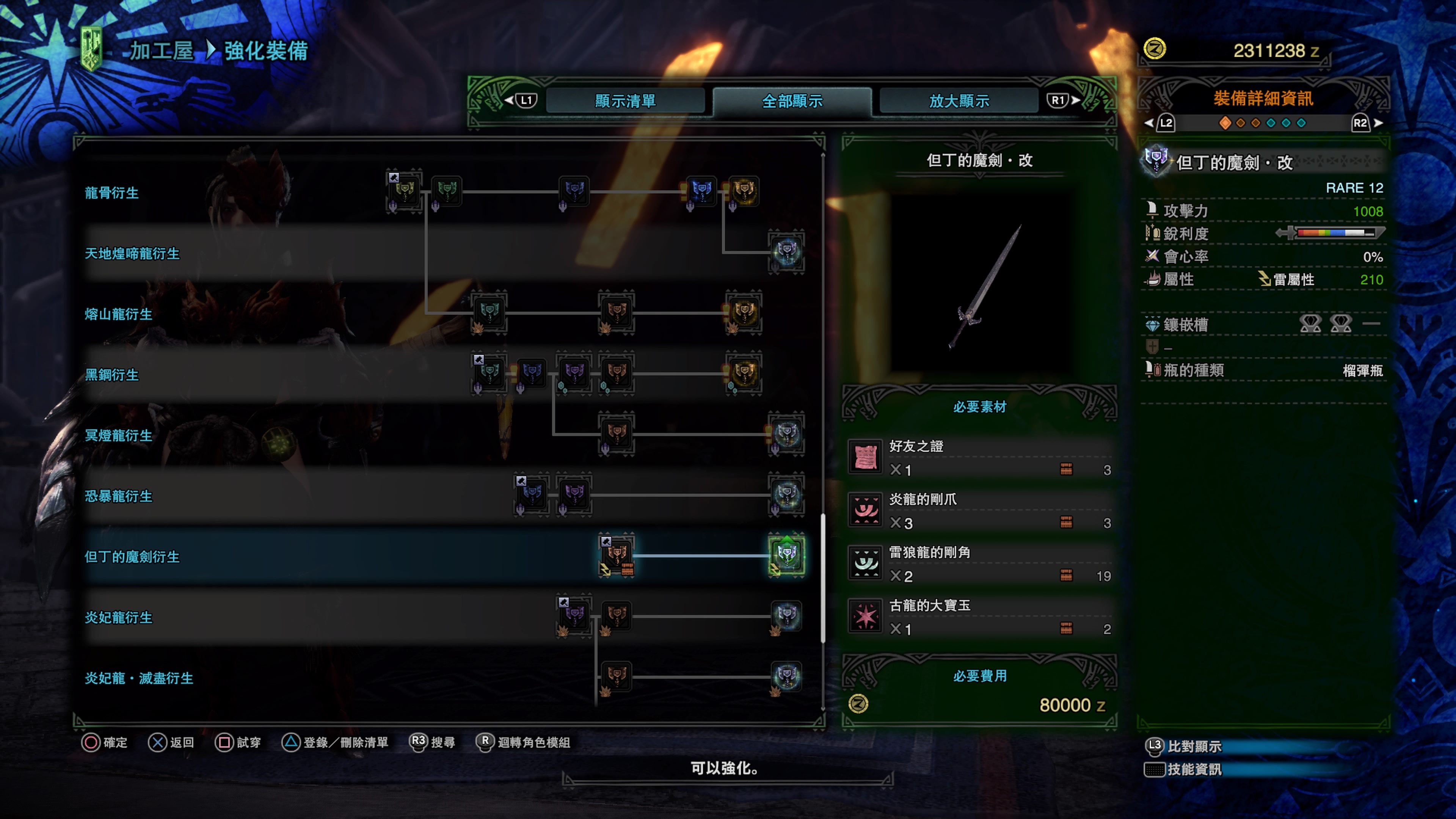Screen dimensions: 1456x819
Task: Select the 全部顯示 tab
Action: tap(792, 101)
